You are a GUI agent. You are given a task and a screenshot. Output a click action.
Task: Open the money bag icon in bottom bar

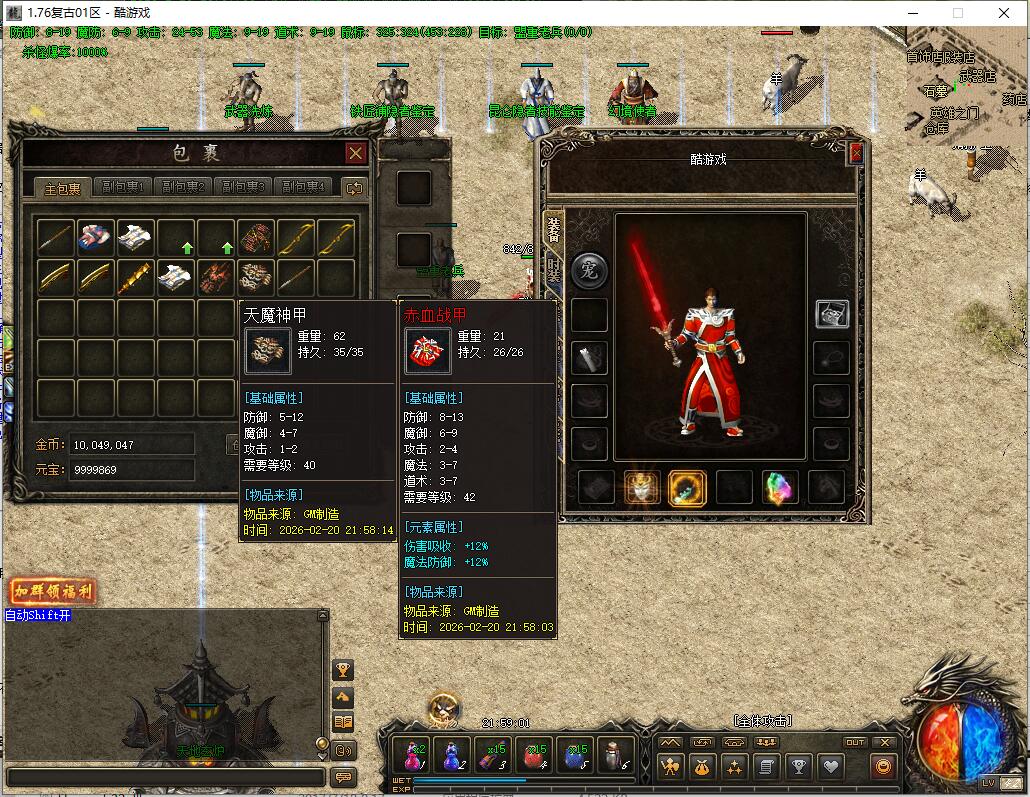701,767
